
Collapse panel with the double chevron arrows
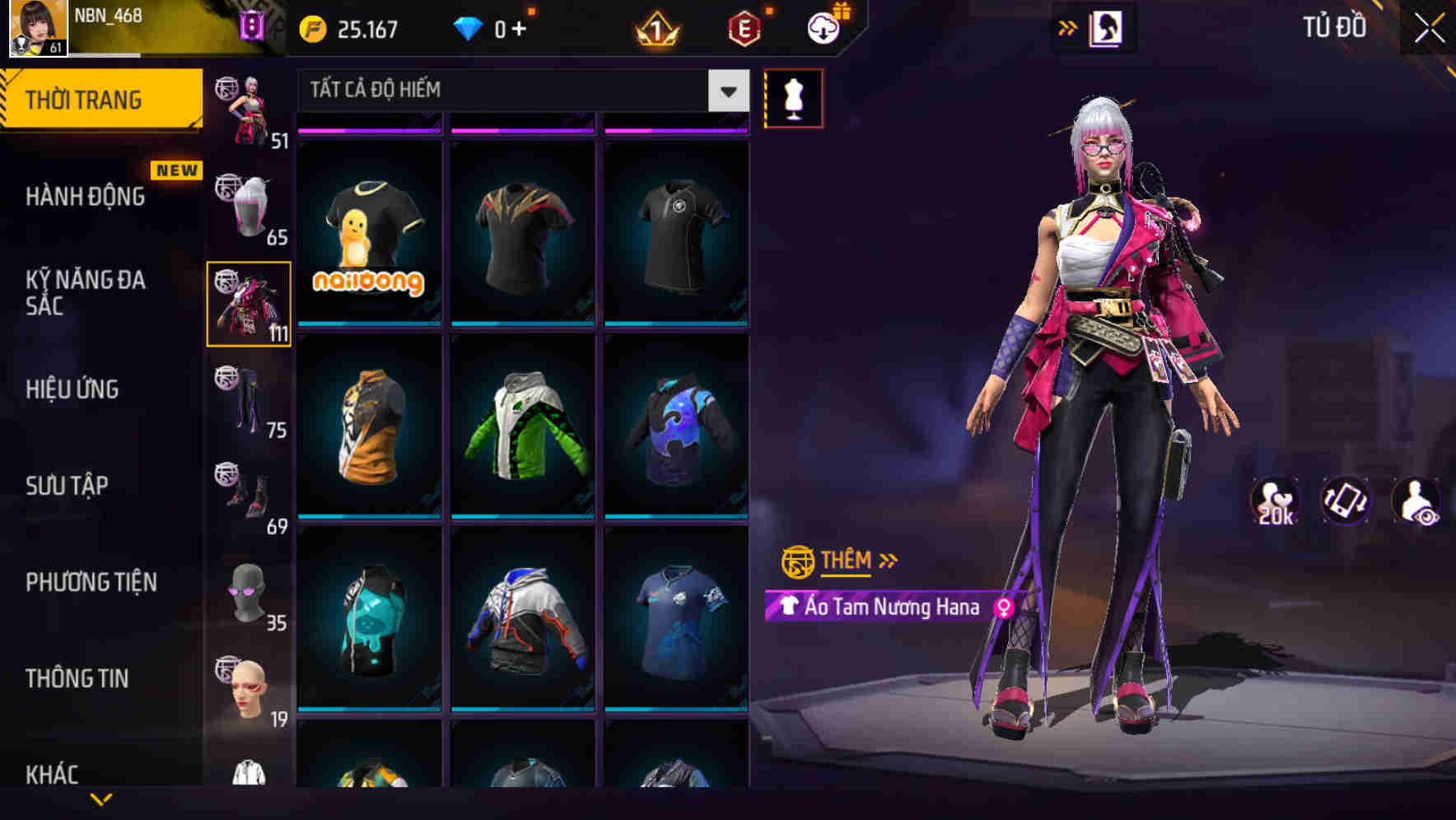coord(1068,26)
